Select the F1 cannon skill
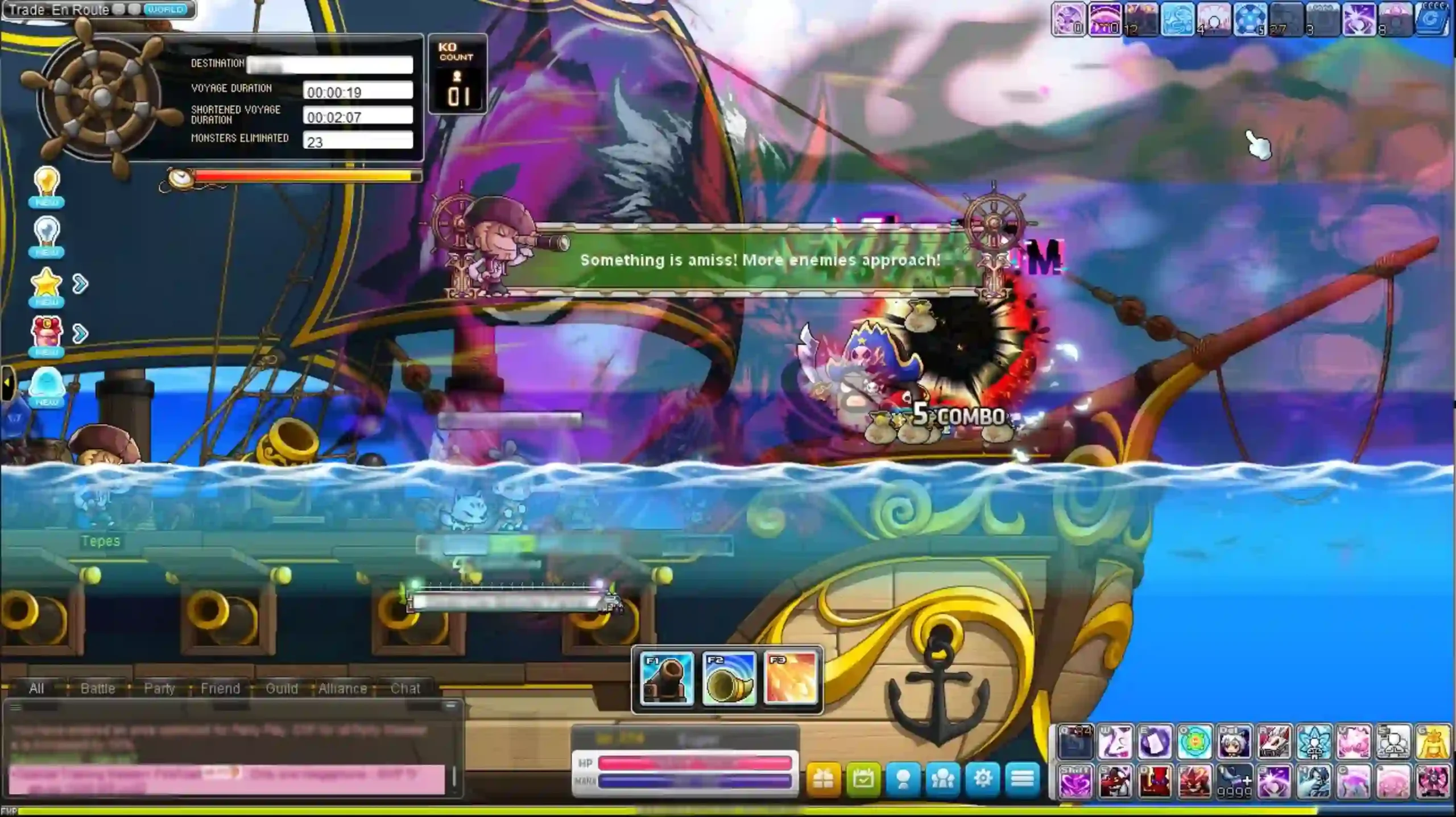 coord(665,679)
